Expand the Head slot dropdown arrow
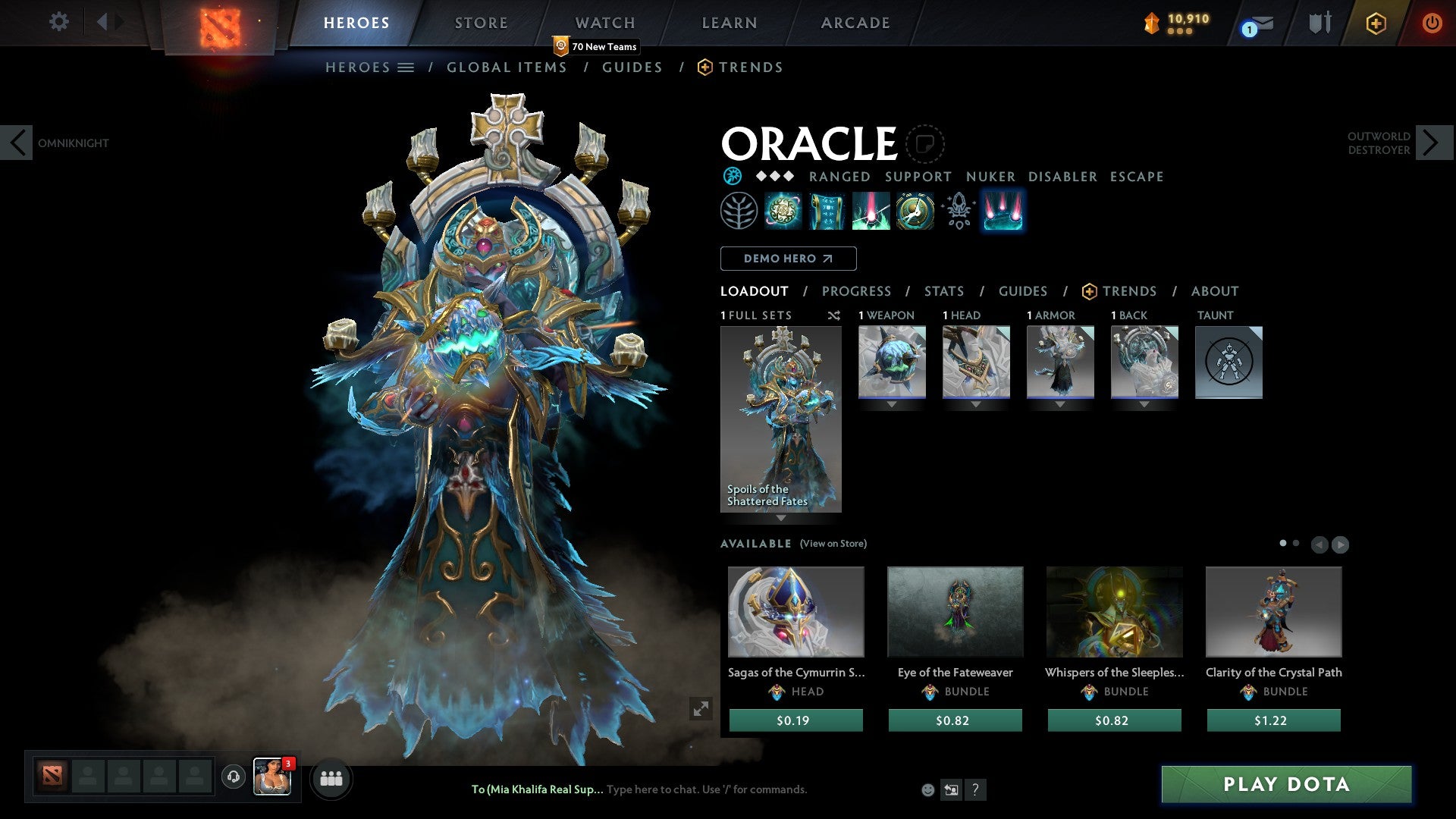 coord(975,404)
